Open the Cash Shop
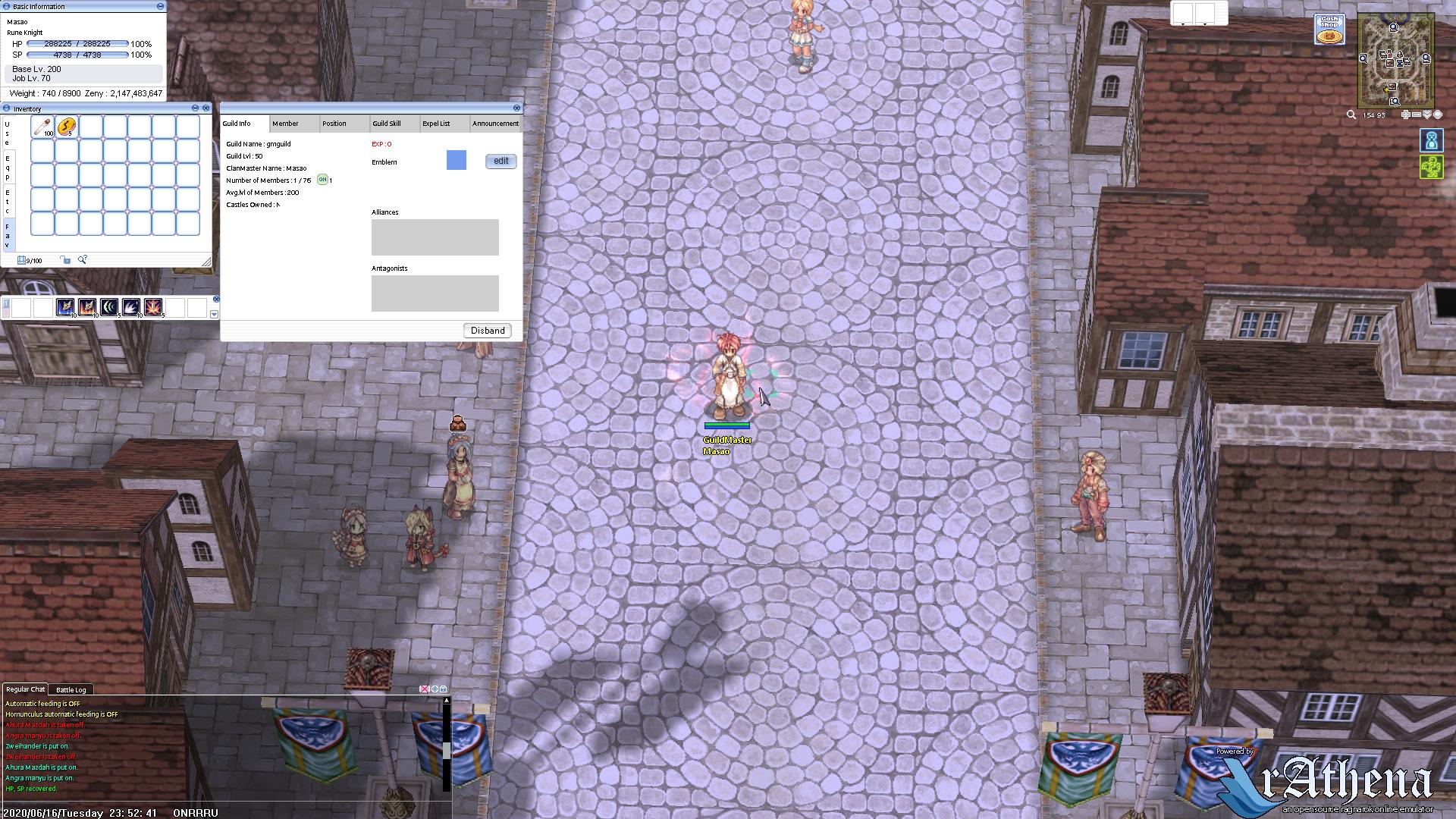 tap(1329, 27)
